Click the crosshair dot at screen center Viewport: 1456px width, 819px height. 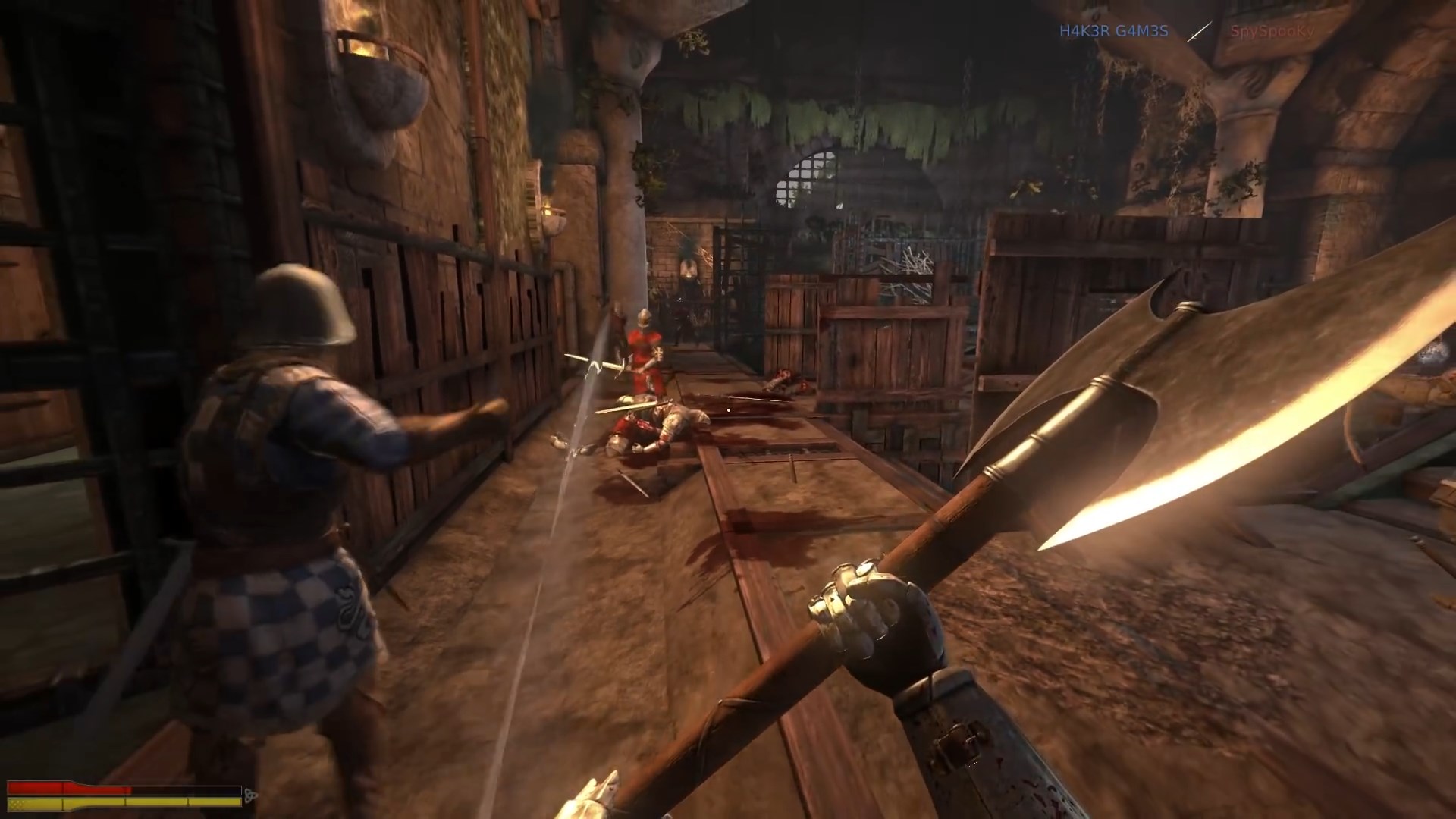click(x=728, y=409)
